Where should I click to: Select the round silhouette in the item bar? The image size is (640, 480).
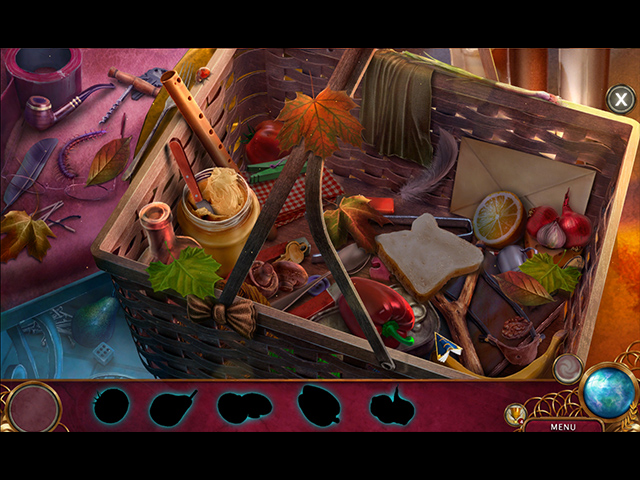click(112, 406)
